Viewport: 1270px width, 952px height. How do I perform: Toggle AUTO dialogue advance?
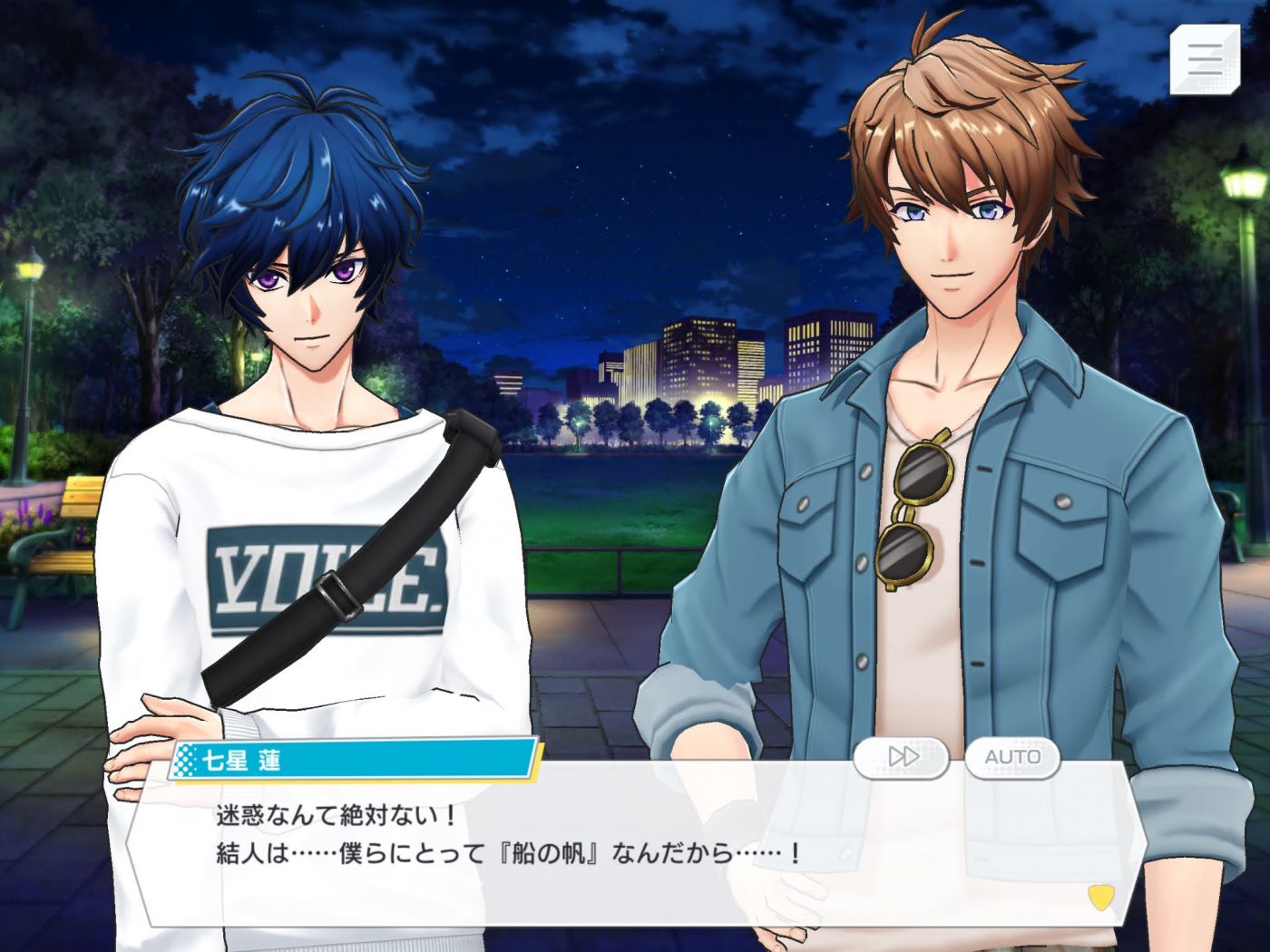tap(1012, 756)
